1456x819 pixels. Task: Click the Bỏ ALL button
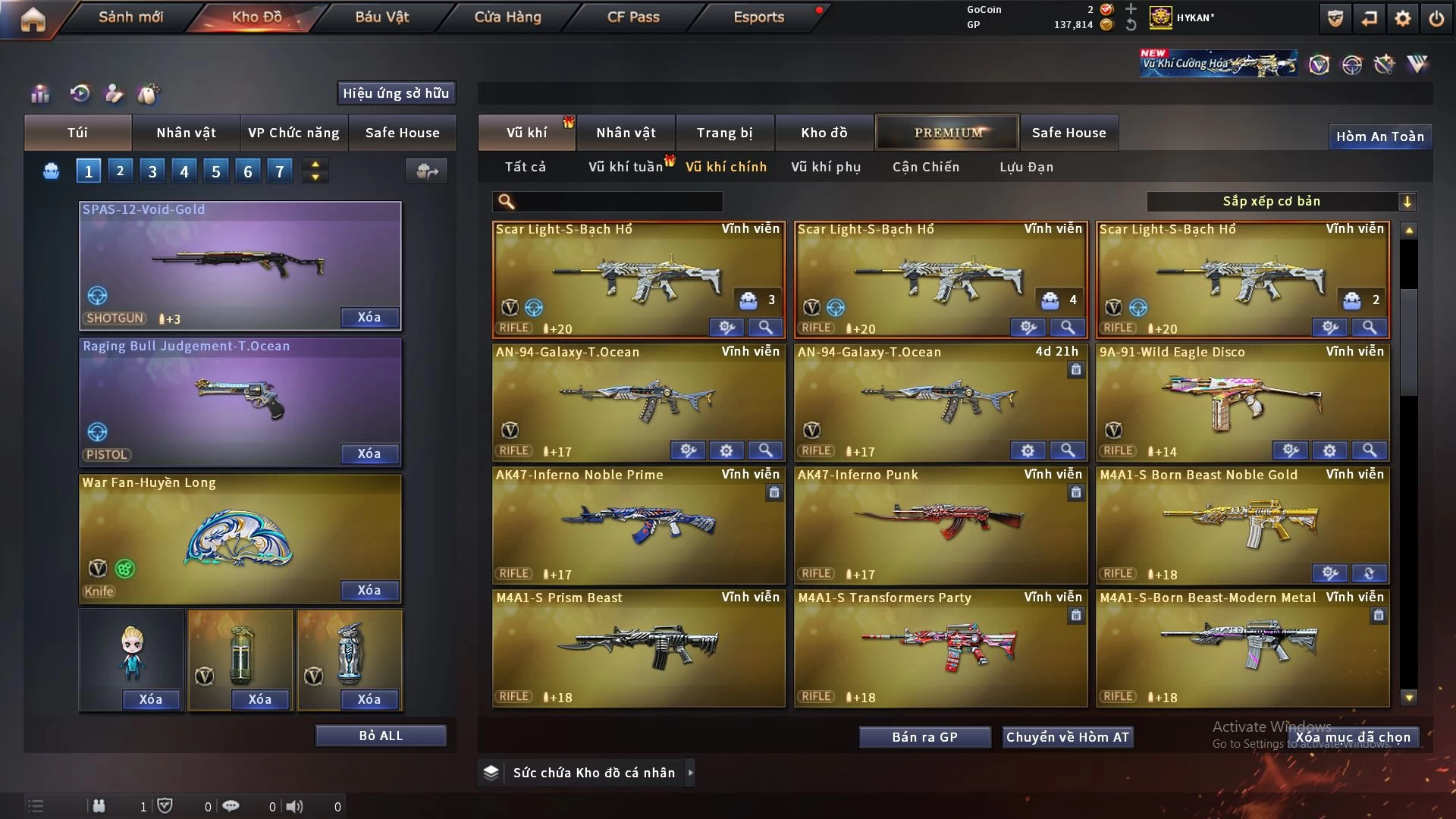(381, 736)
